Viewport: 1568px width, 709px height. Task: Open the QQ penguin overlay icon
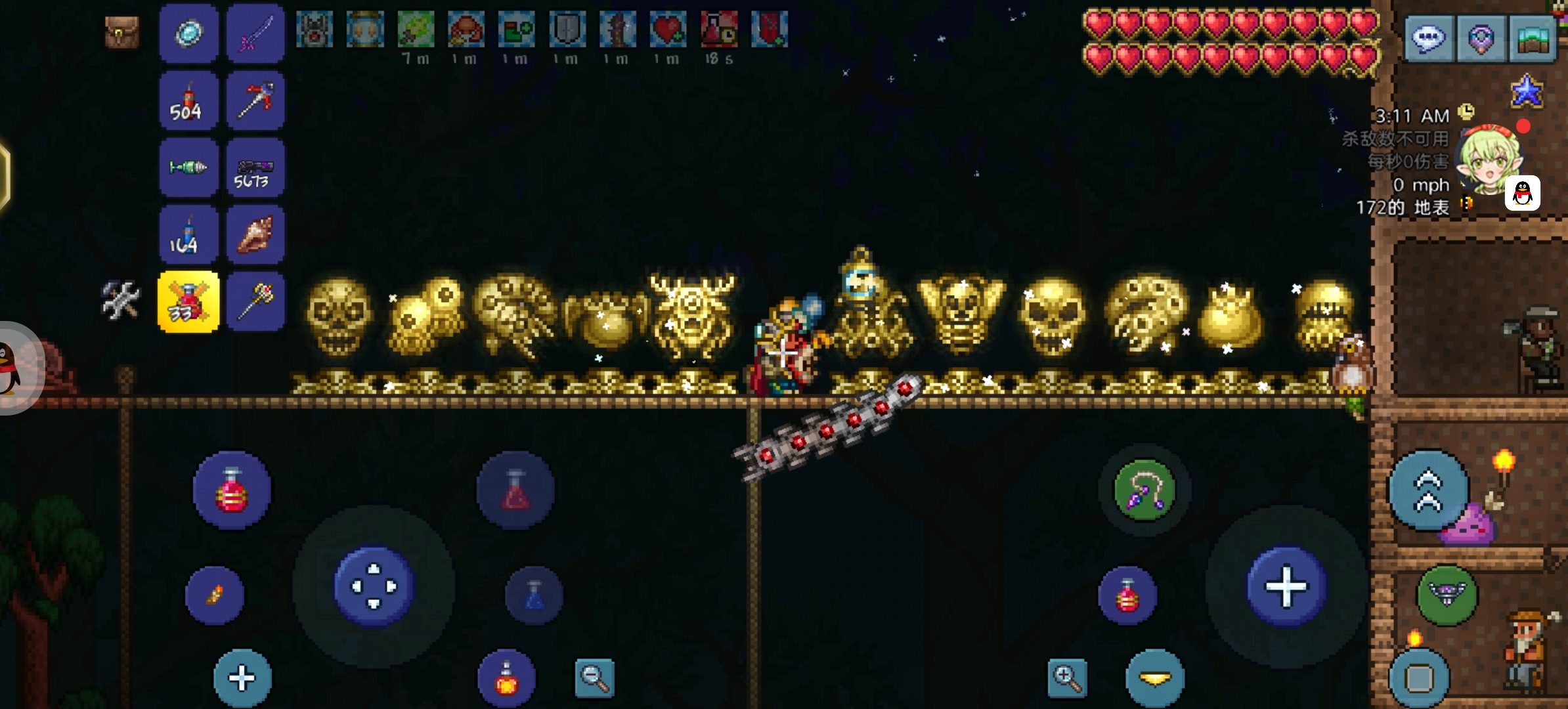tap(1523, 193)
